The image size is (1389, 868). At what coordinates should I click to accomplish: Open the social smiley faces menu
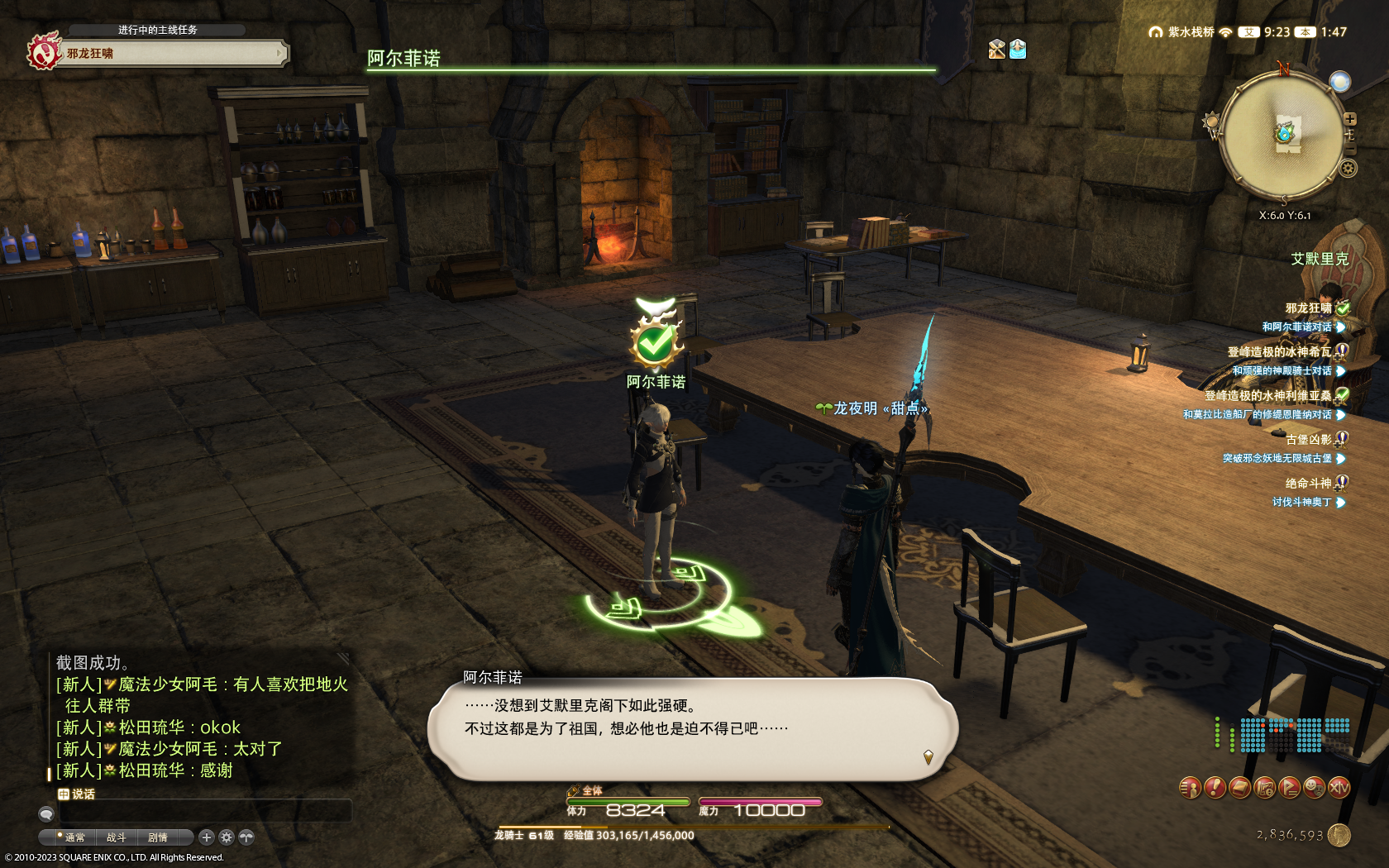click(1314, 788)
